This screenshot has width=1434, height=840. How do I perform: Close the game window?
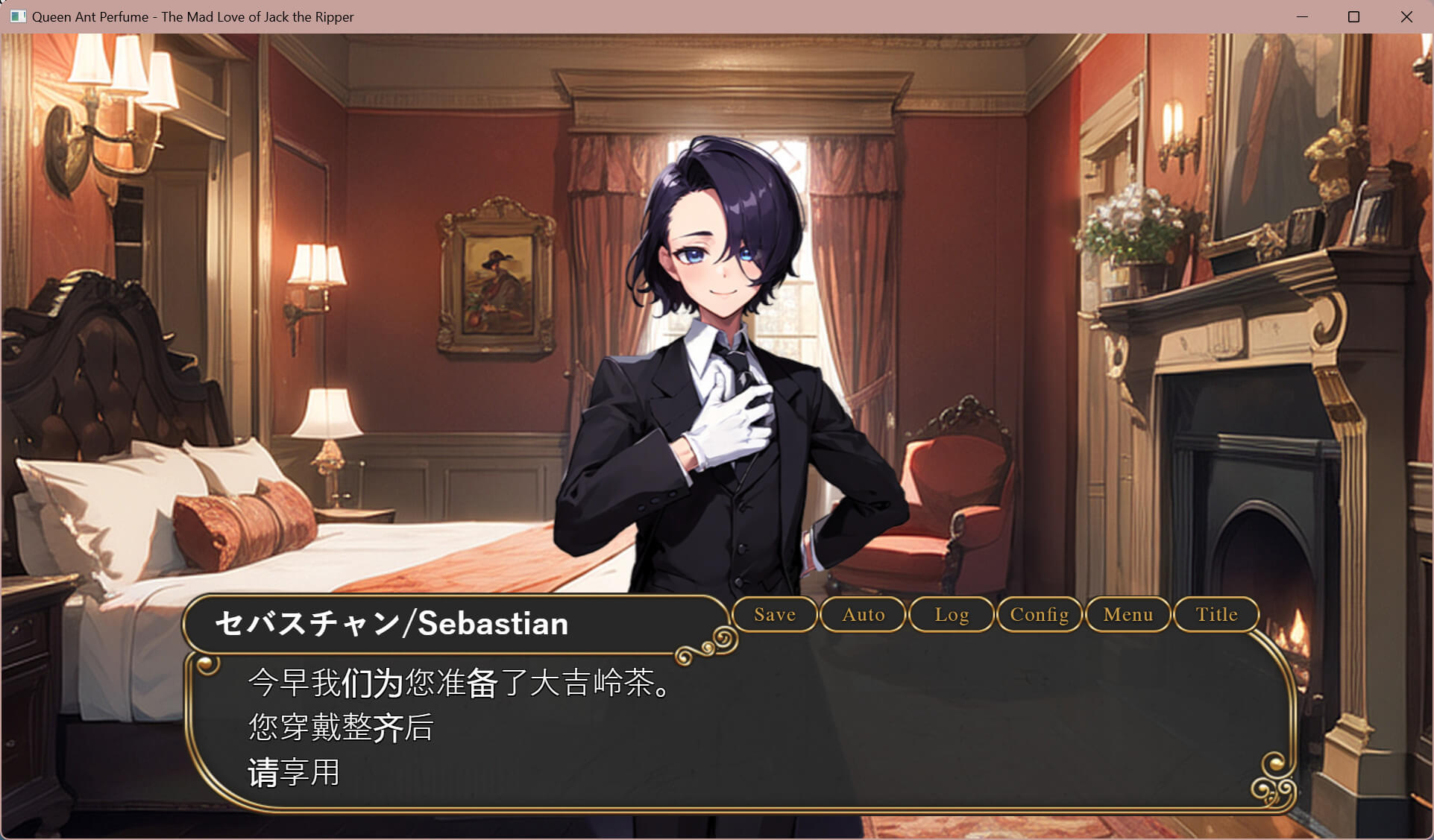tap(1406, 16)
